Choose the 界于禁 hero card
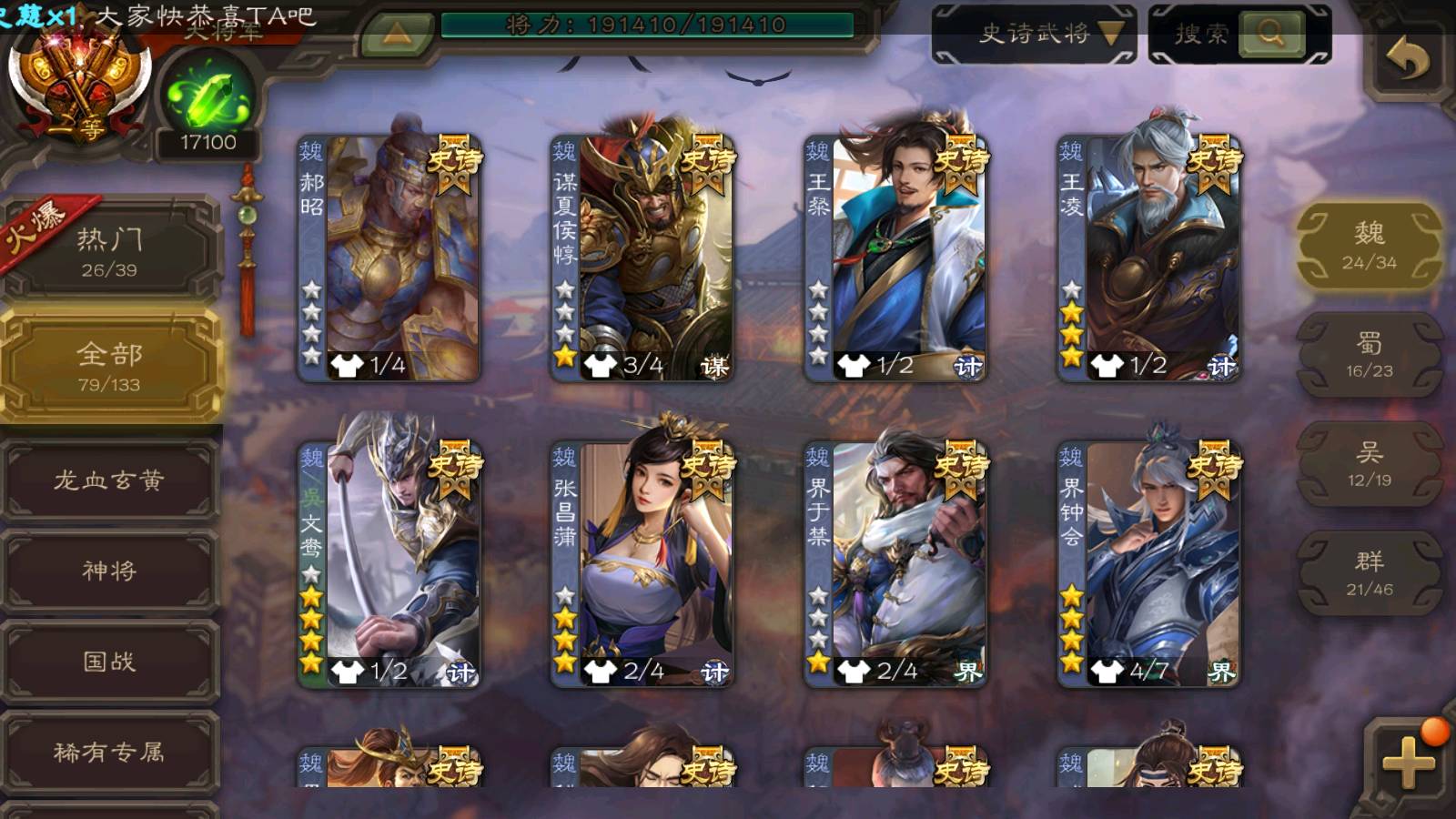The height and width of the screenshot is (819, 1456). point(895,563)
